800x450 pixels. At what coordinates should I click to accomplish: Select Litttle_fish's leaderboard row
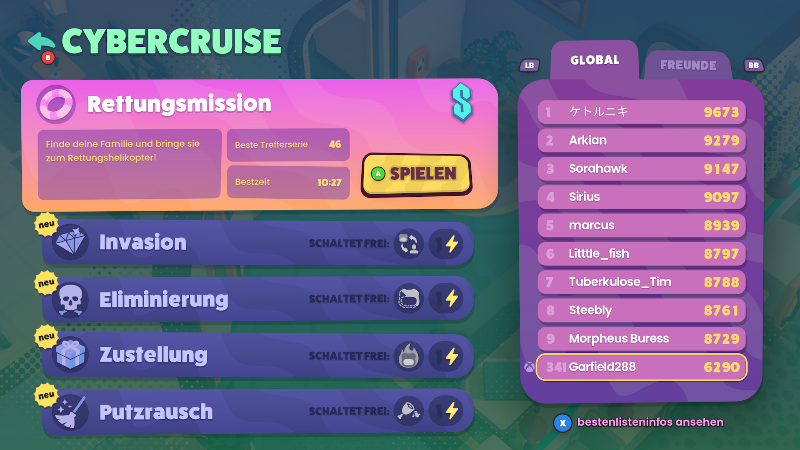click(x=642, y=254)
